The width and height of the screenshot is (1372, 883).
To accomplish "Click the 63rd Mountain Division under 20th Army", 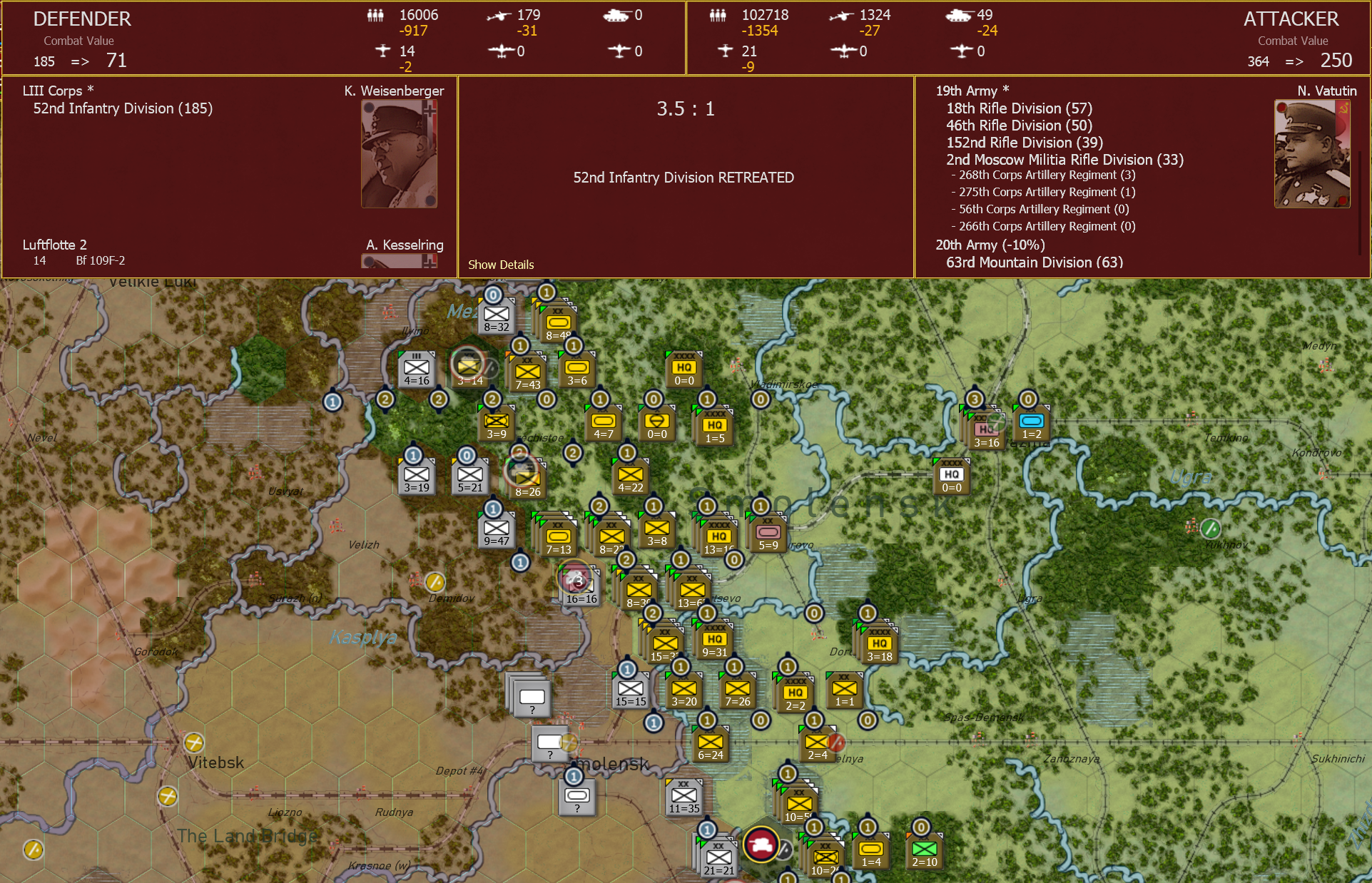I will pyautogui.click(x=1033, y=262).
